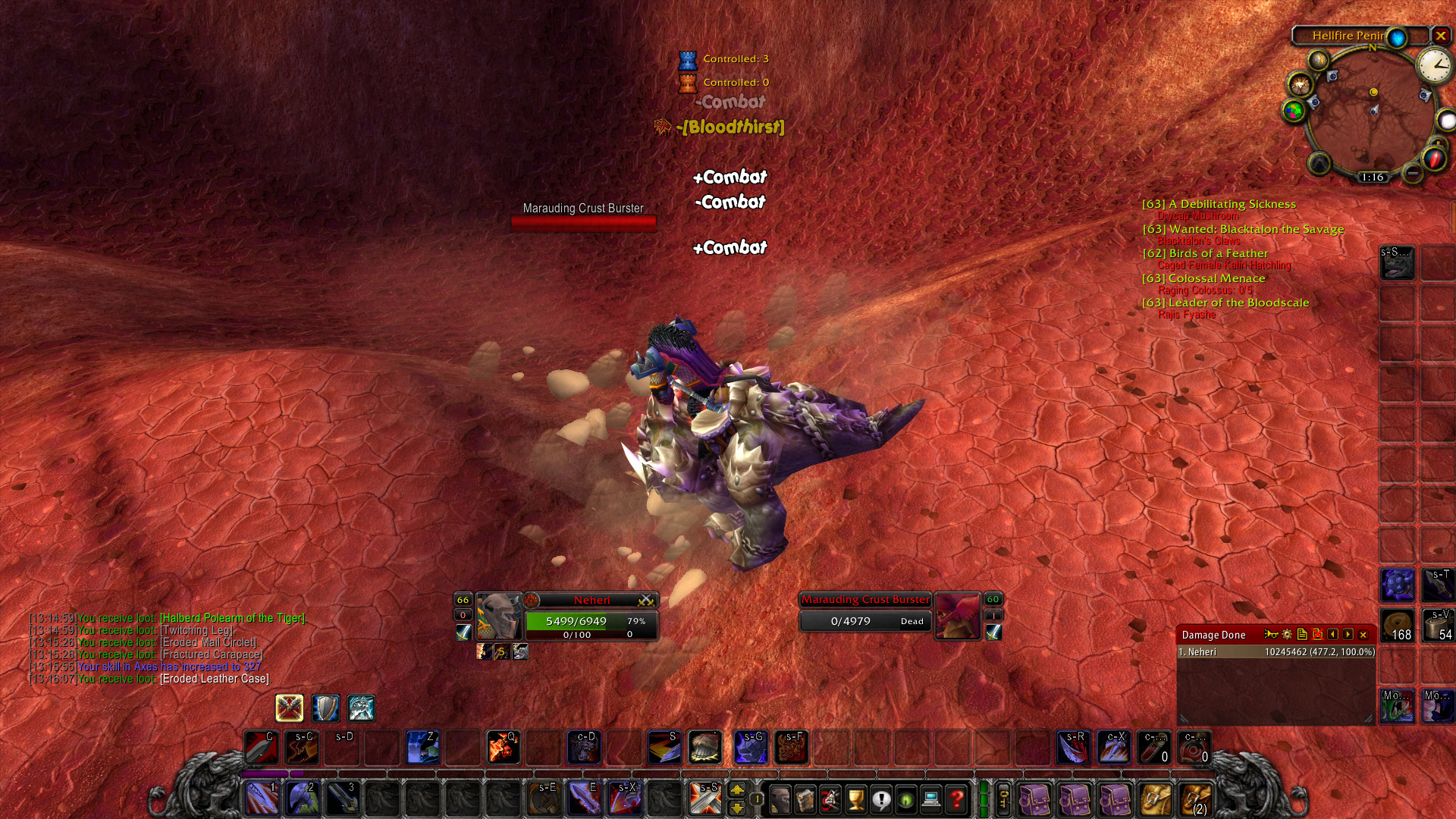Open the LFG green eye icon
The width and height of the screenshot is (1456, 819).
[905, 800]
